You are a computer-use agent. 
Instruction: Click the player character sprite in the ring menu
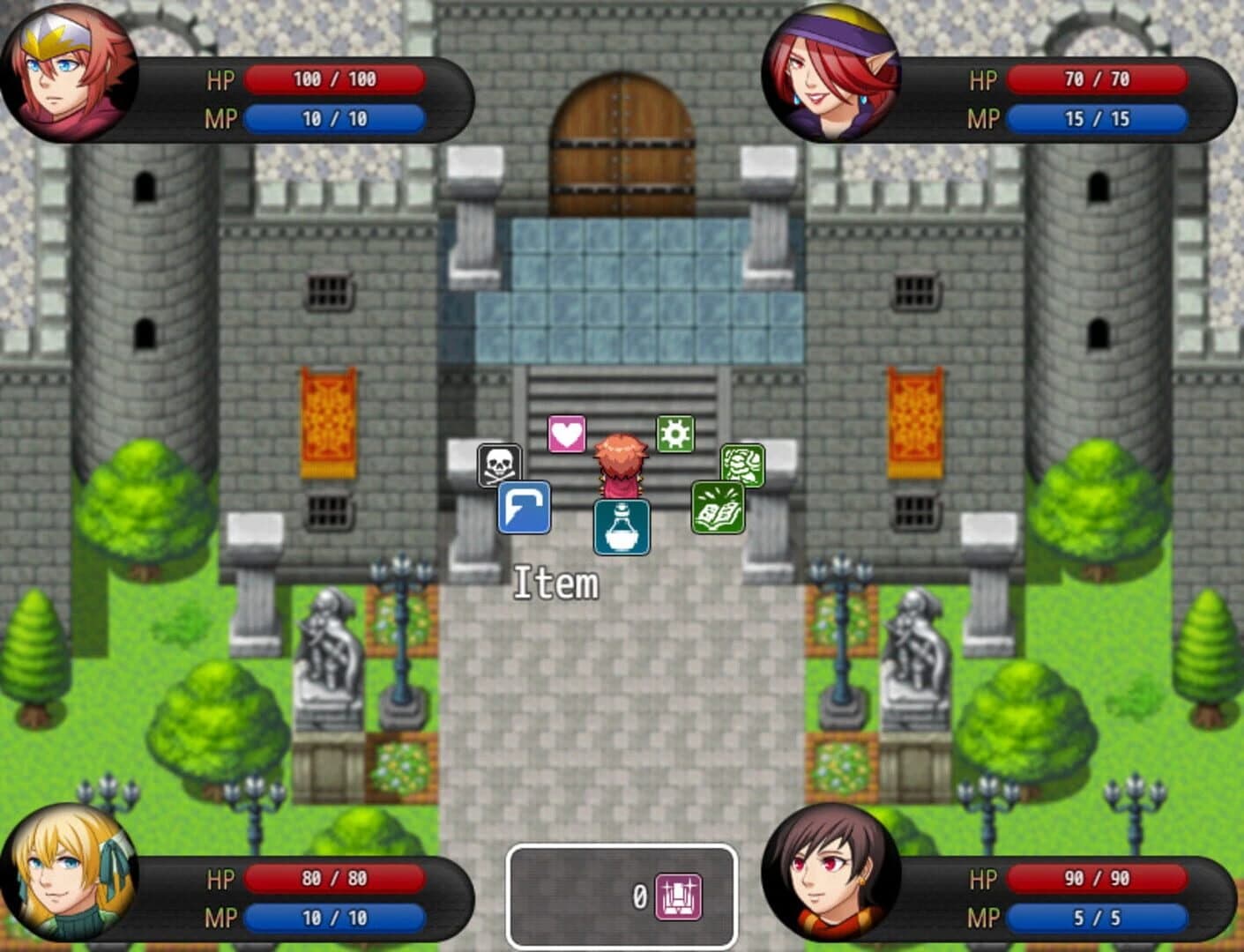click(x=622, y=463)
